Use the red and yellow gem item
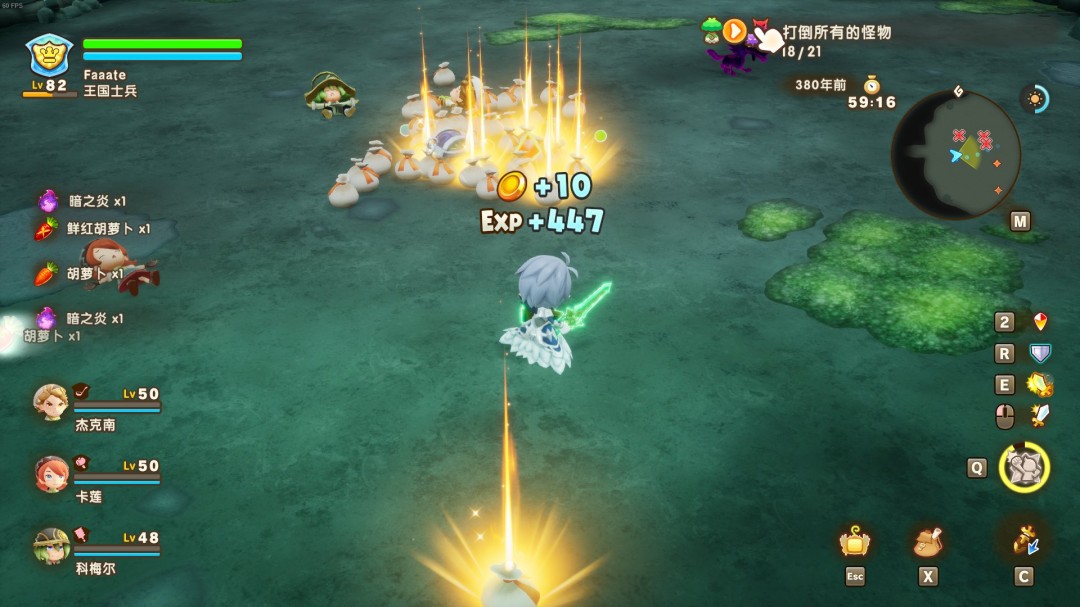Screen dimensions: 1080x607 click(x=1040, y=322)
